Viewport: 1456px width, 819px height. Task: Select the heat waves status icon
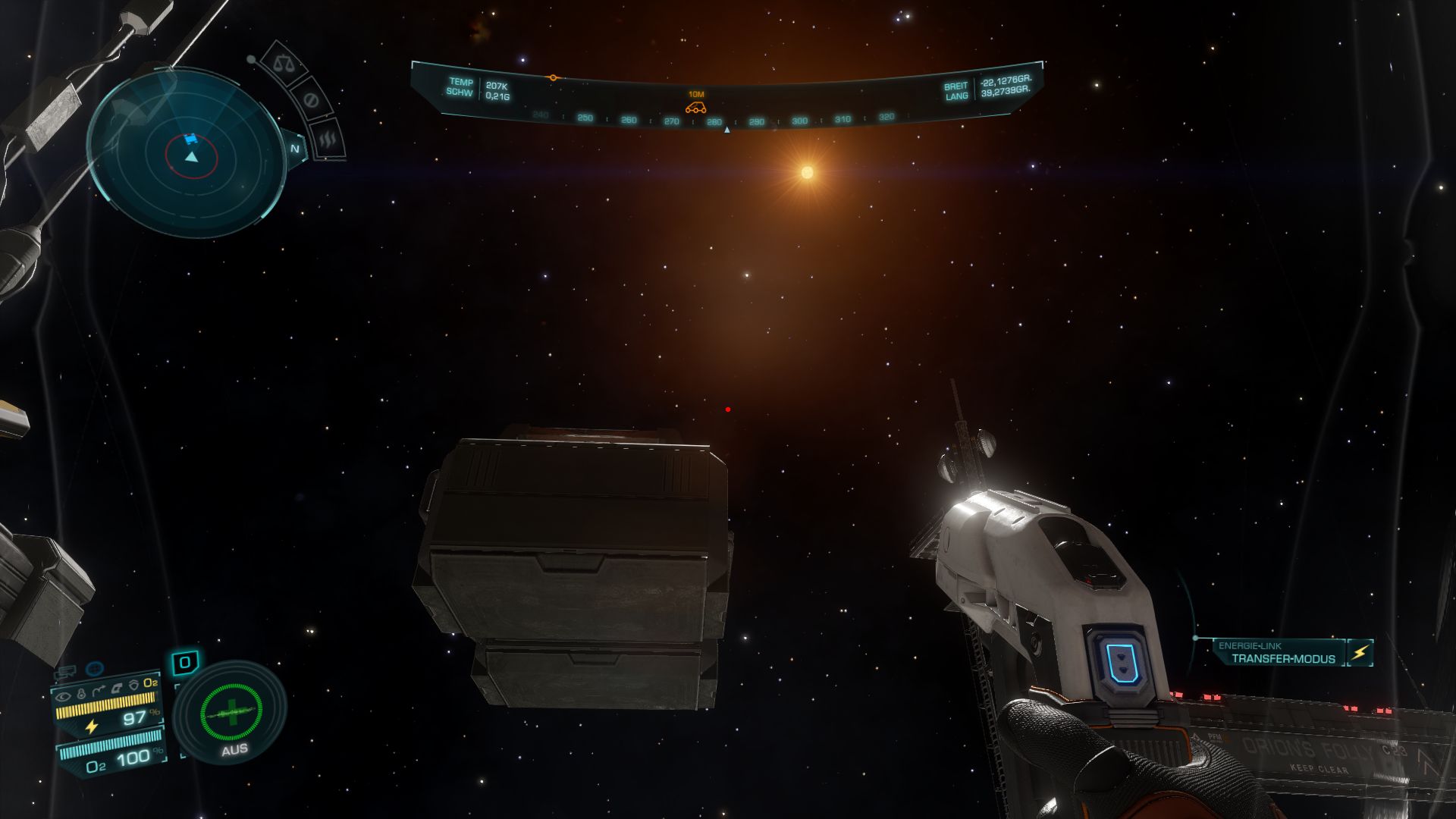(x=328, y=139)
